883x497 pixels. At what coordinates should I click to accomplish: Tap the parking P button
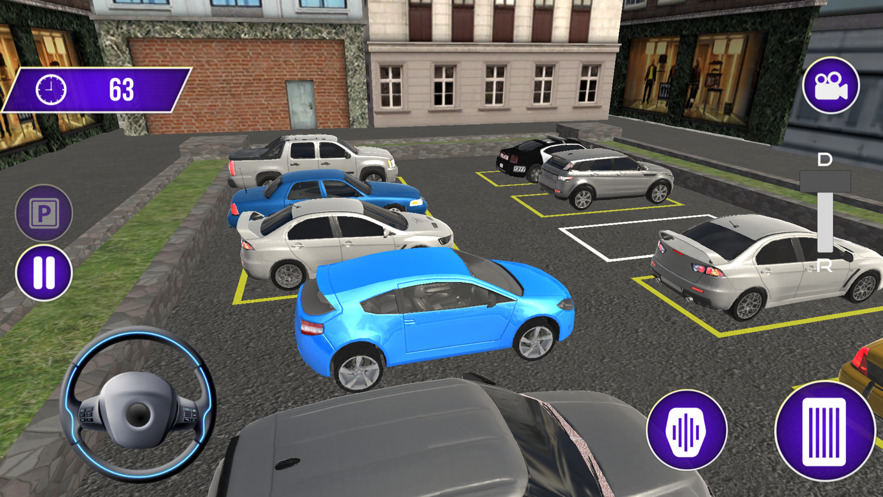[x=44, y=212]
